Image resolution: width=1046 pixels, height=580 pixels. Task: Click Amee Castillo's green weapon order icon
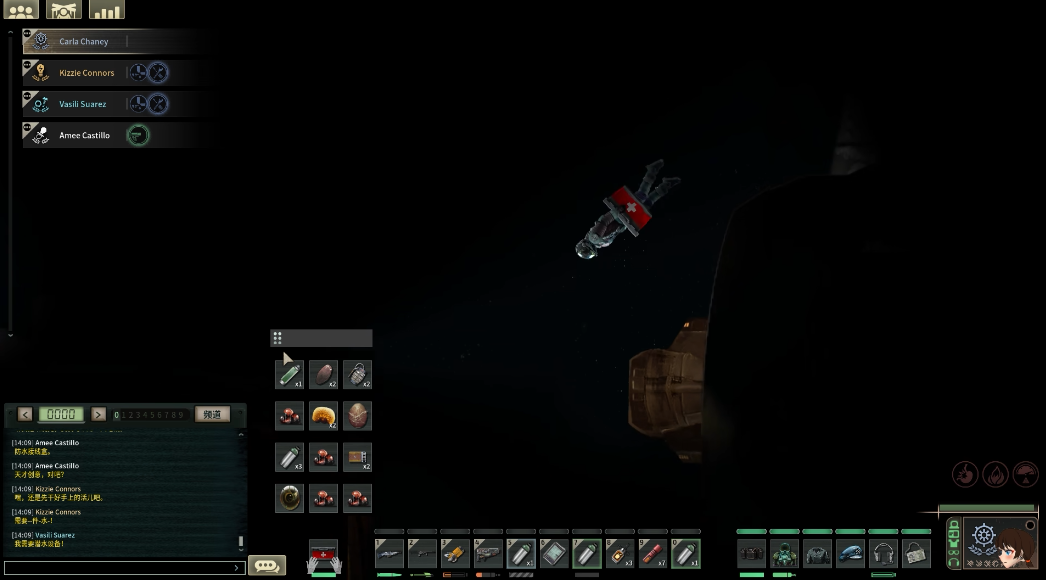pyautogui.click(x=138, y=135)
